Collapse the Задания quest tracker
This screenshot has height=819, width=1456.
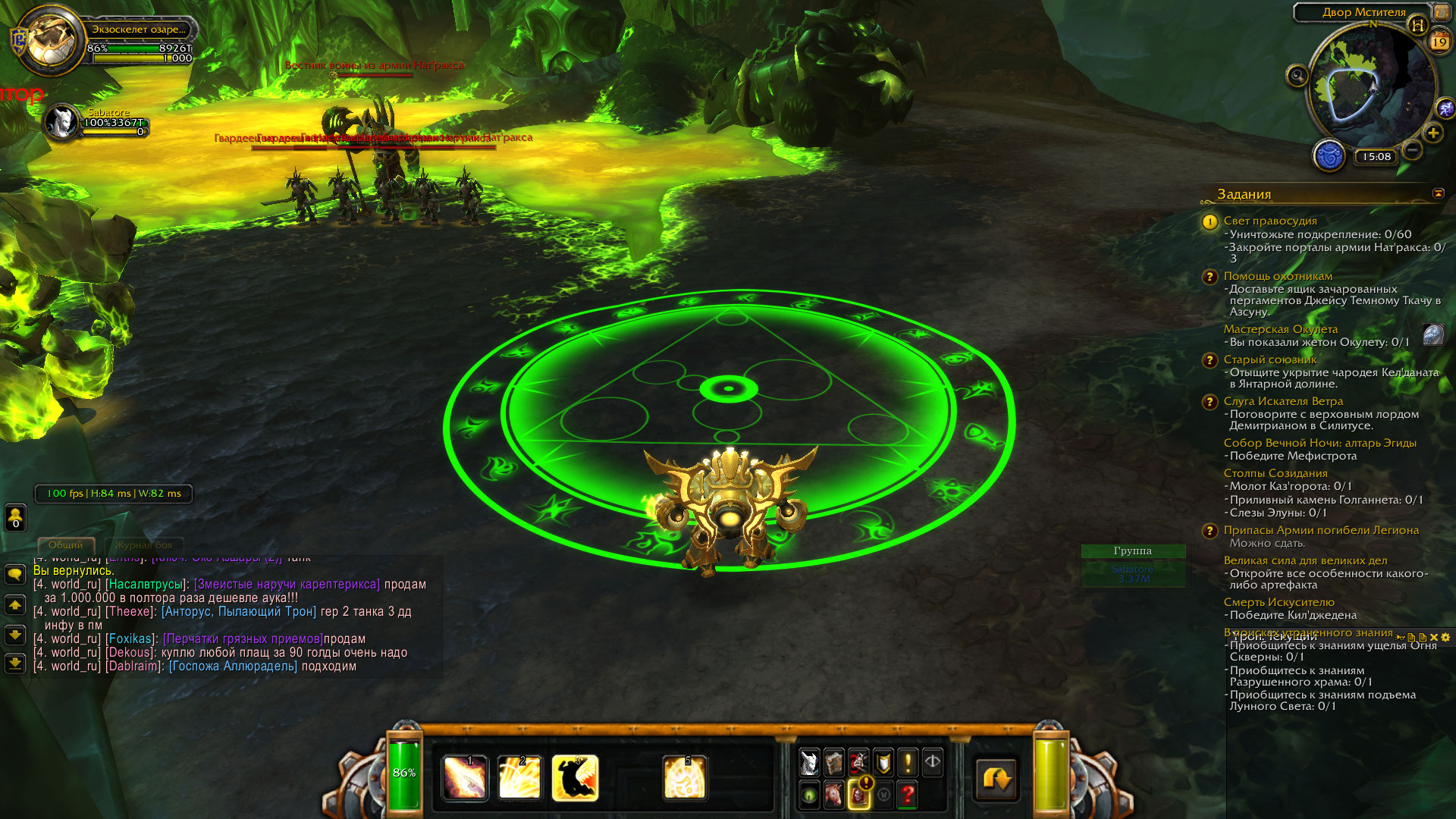point(1438,194)
